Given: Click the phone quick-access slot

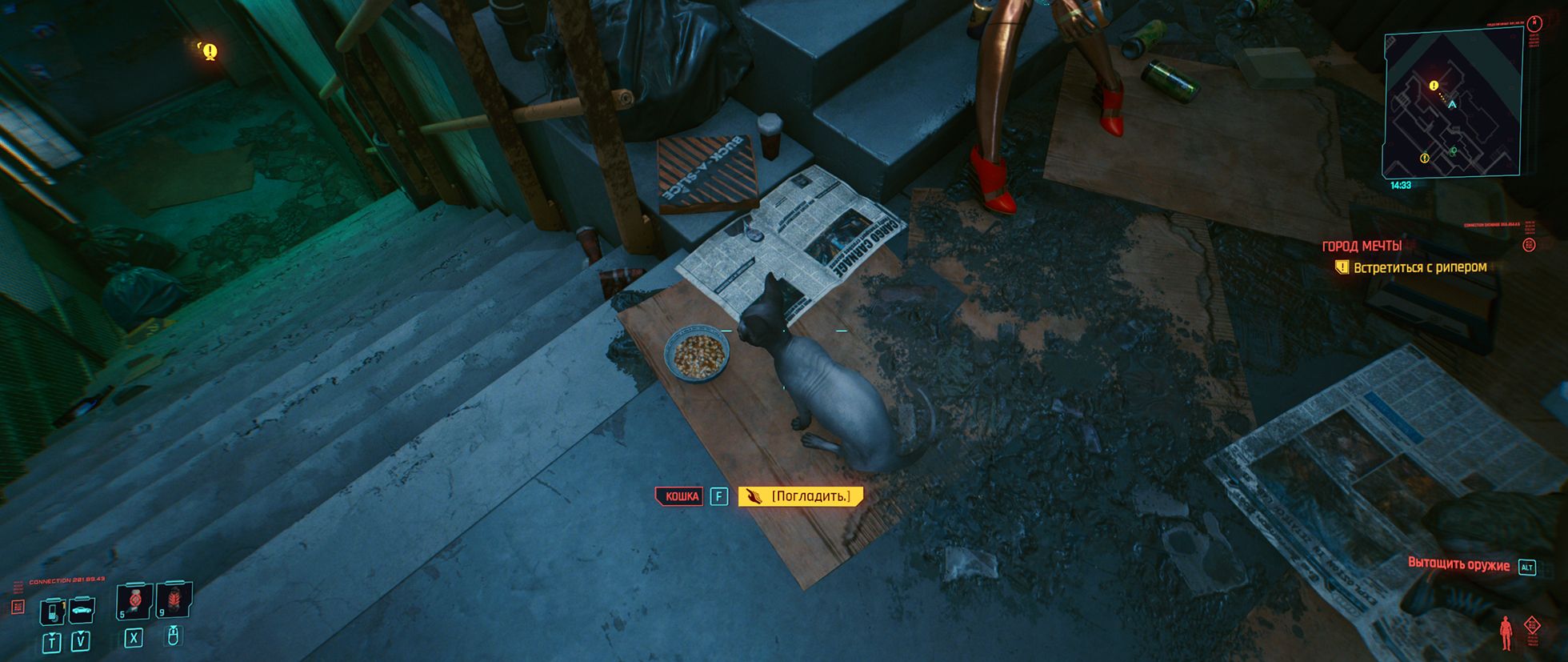Looking at the screenshot, I should (x=52, y=612).
